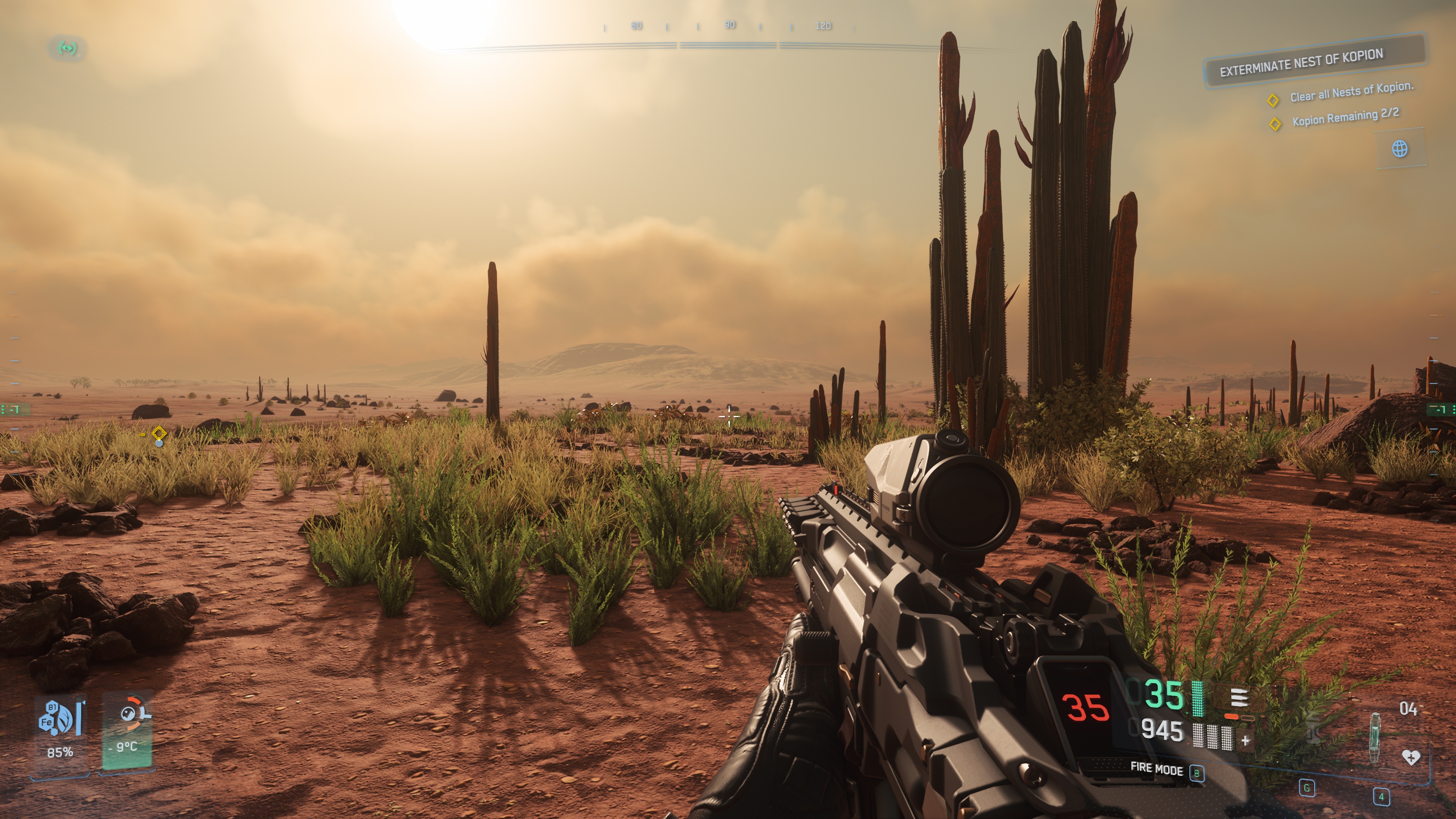
Task: Click the heart healing icon
Action: (1411, 757)
